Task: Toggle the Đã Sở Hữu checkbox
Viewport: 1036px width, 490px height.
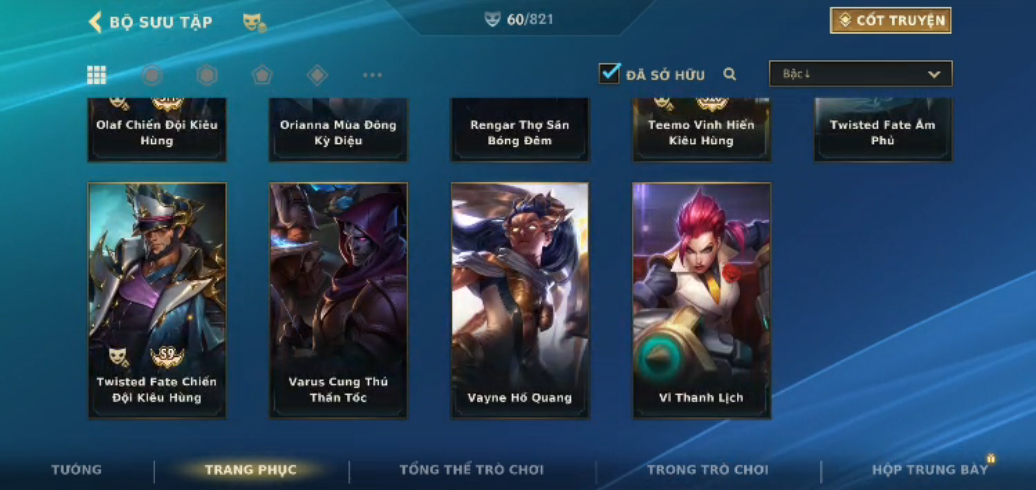Action: click(x=610, y=74)
